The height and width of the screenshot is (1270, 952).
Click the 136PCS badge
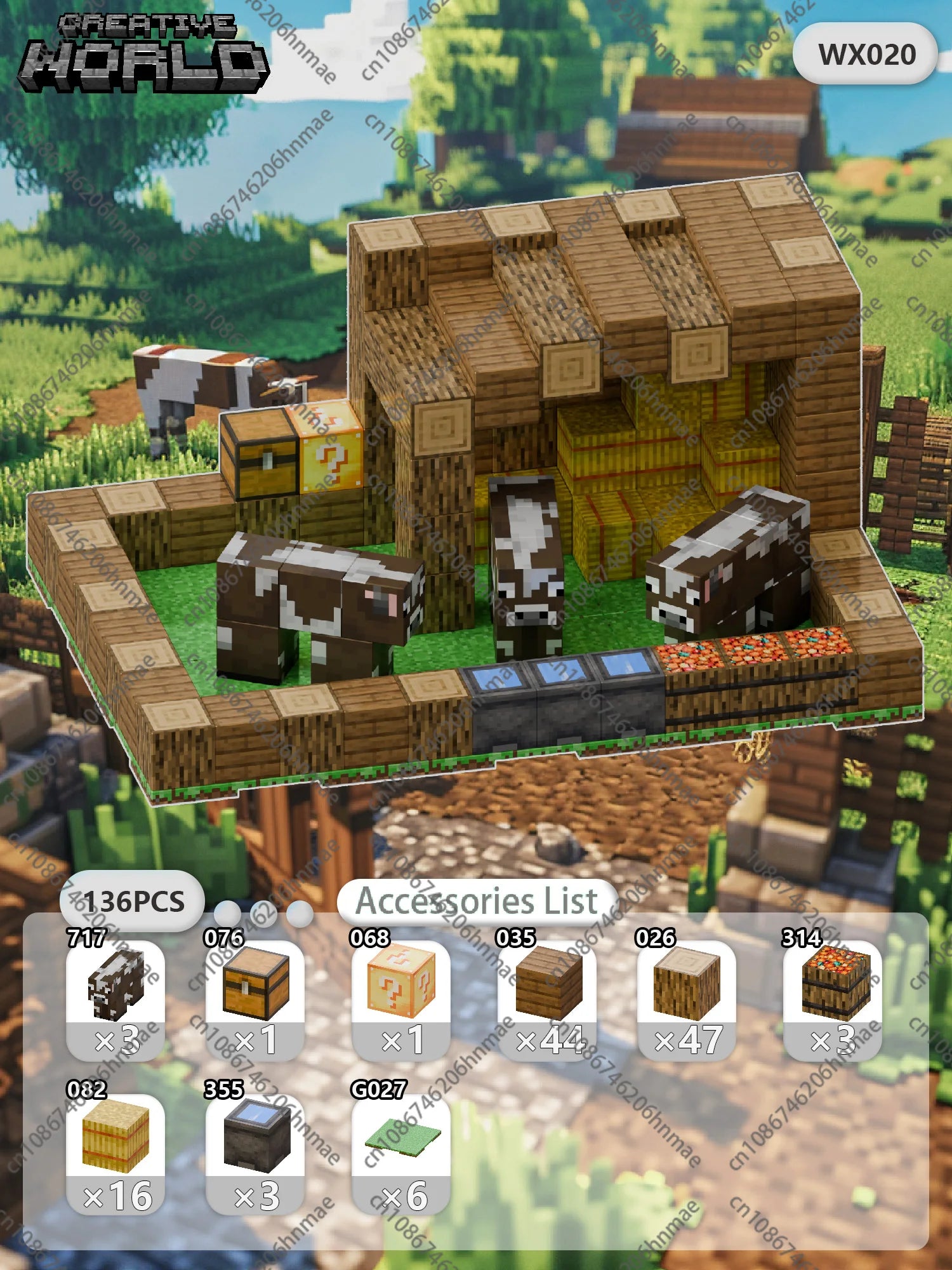133,902
